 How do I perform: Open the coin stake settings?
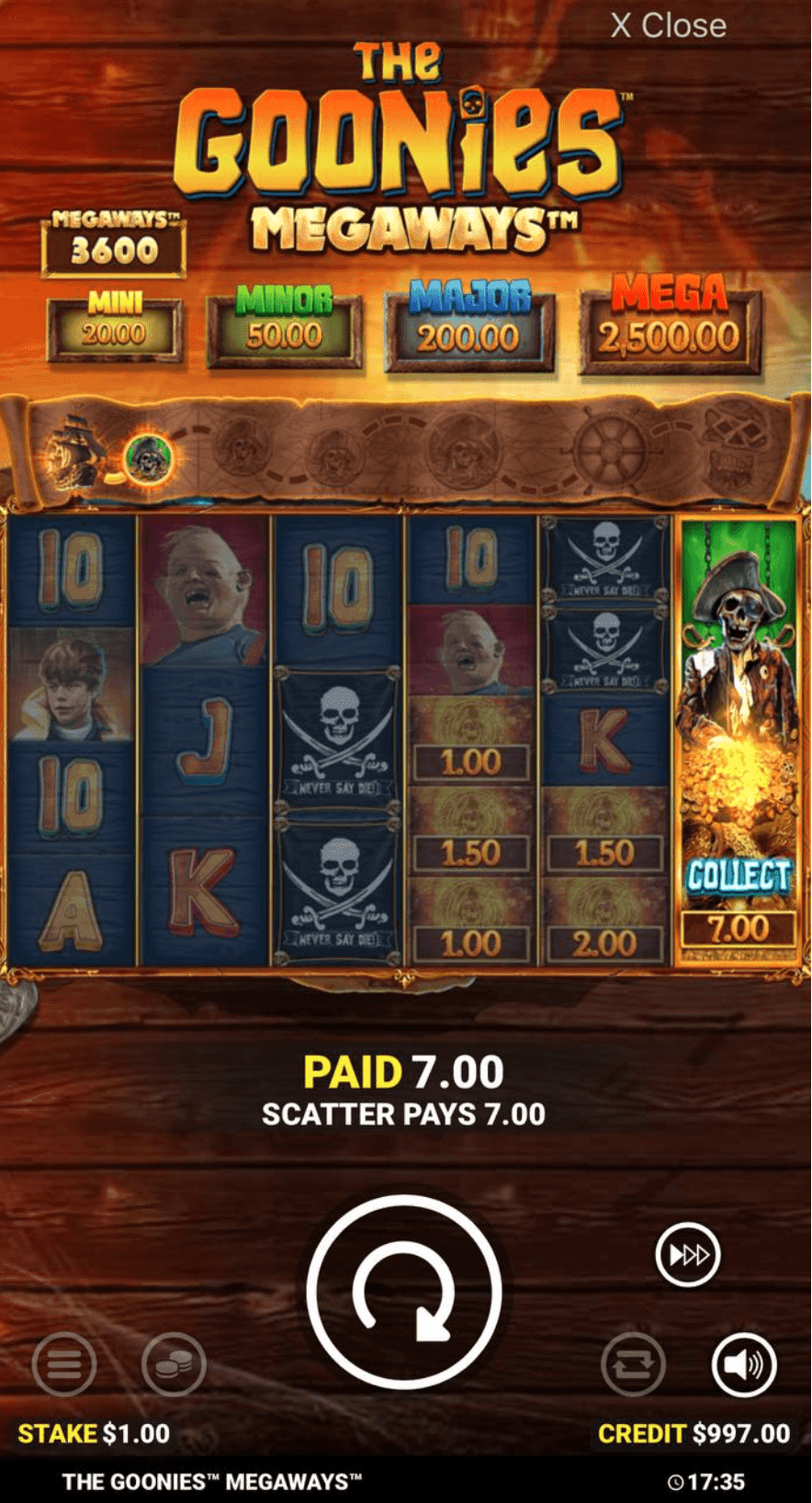pyautogui.click(x=174, y=1364)
